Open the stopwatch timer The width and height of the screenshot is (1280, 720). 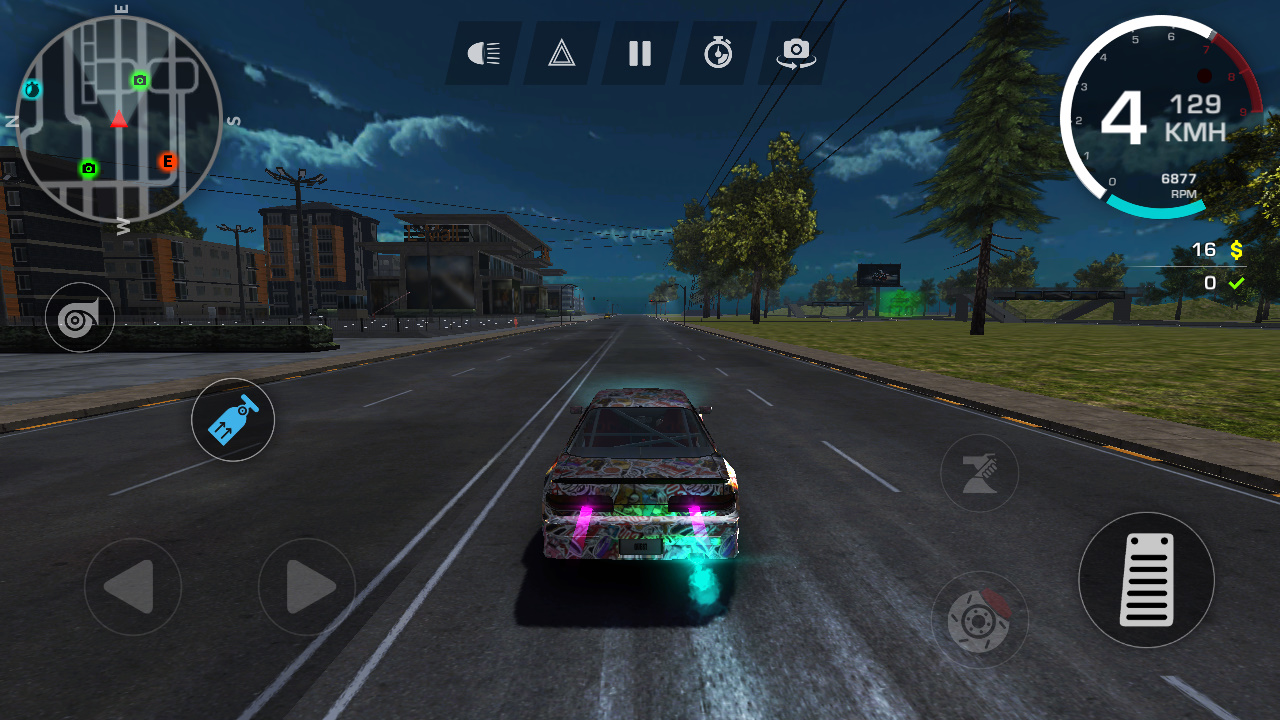[716, 54]
